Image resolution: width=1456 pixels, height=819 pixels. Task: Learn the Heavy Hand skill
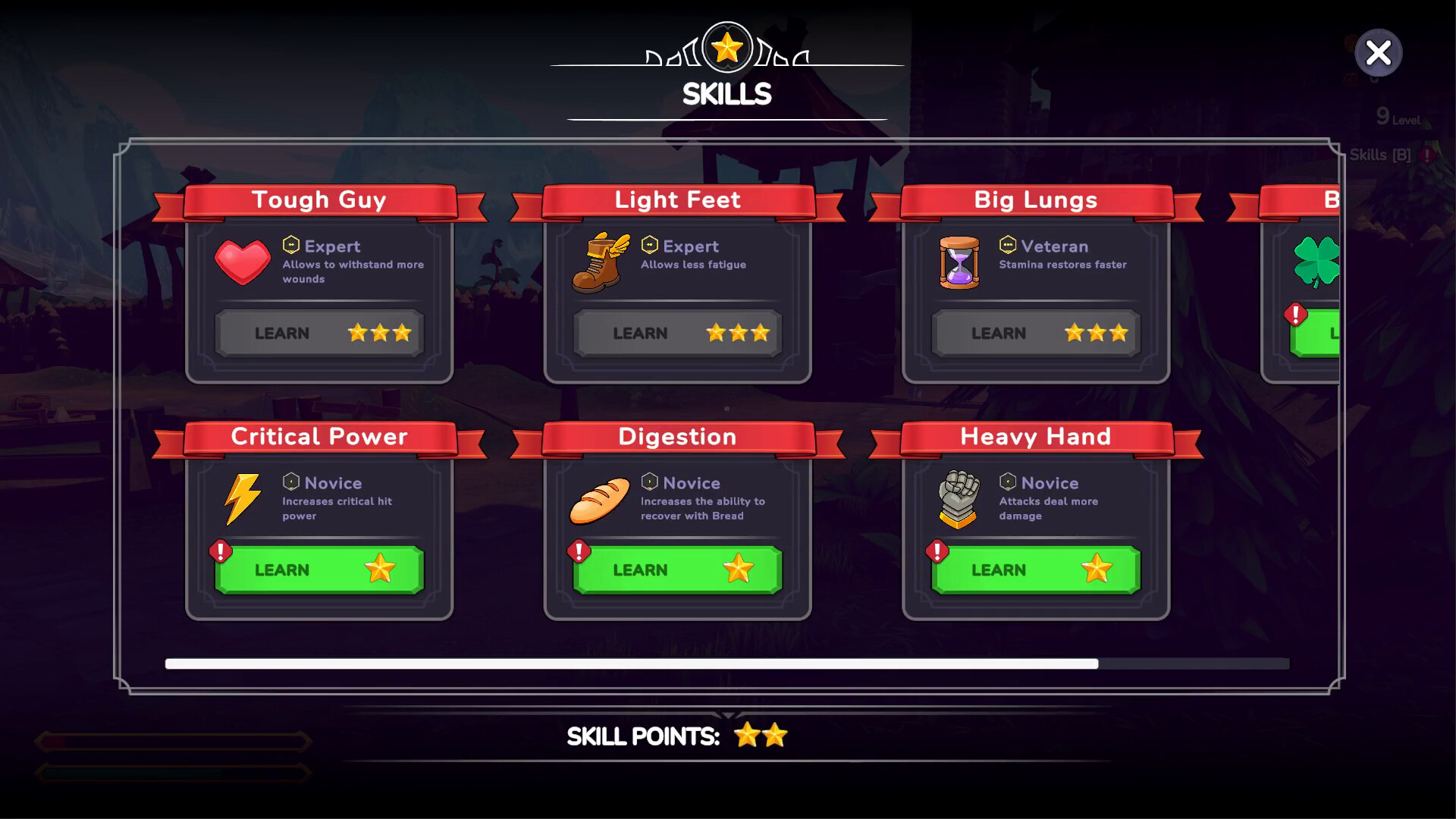(x=1035, y=570)
